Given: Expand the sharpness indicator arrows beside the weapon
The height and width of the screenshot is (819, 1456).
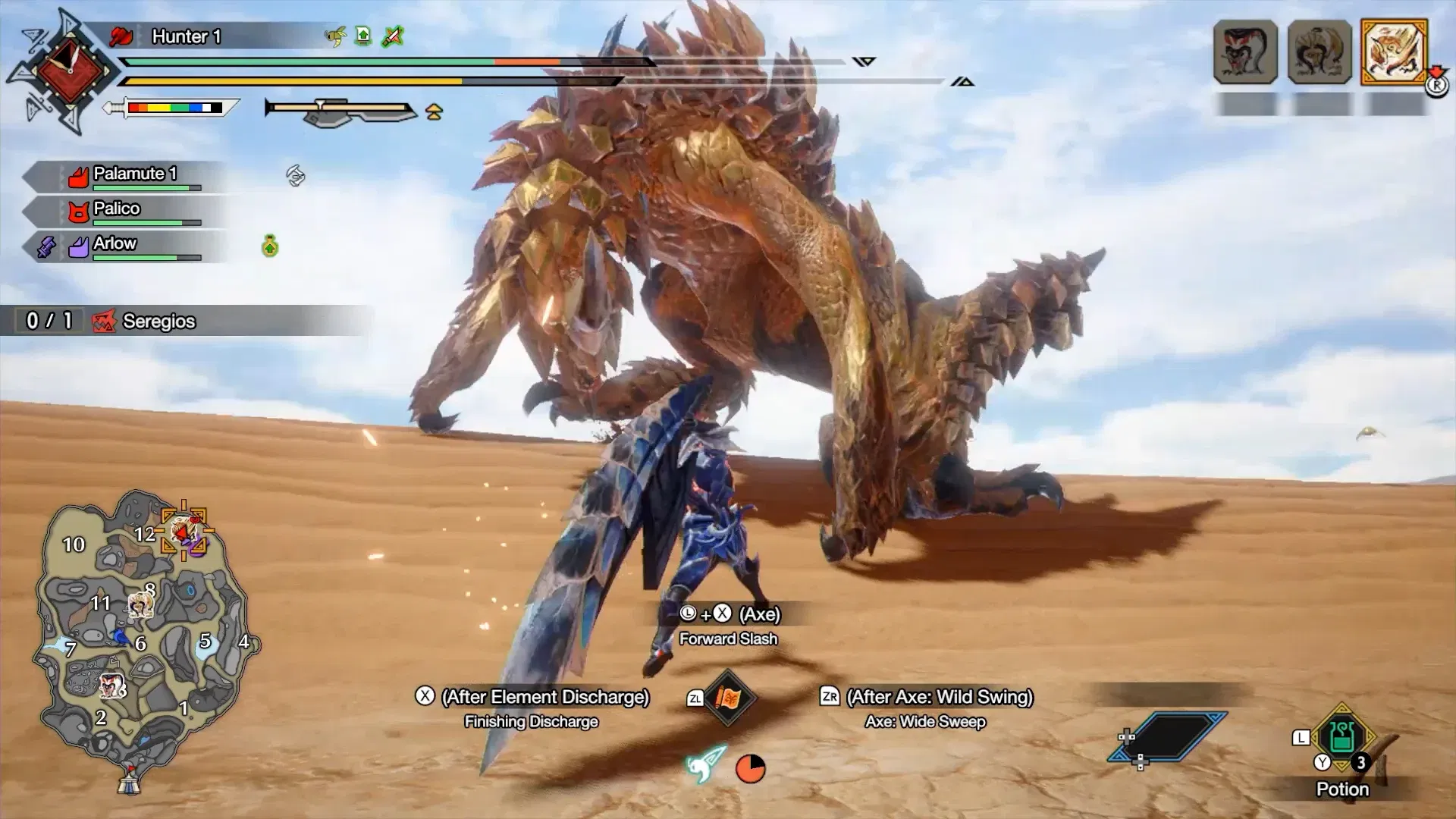Looking at the screenshot, I should [432, 112].
